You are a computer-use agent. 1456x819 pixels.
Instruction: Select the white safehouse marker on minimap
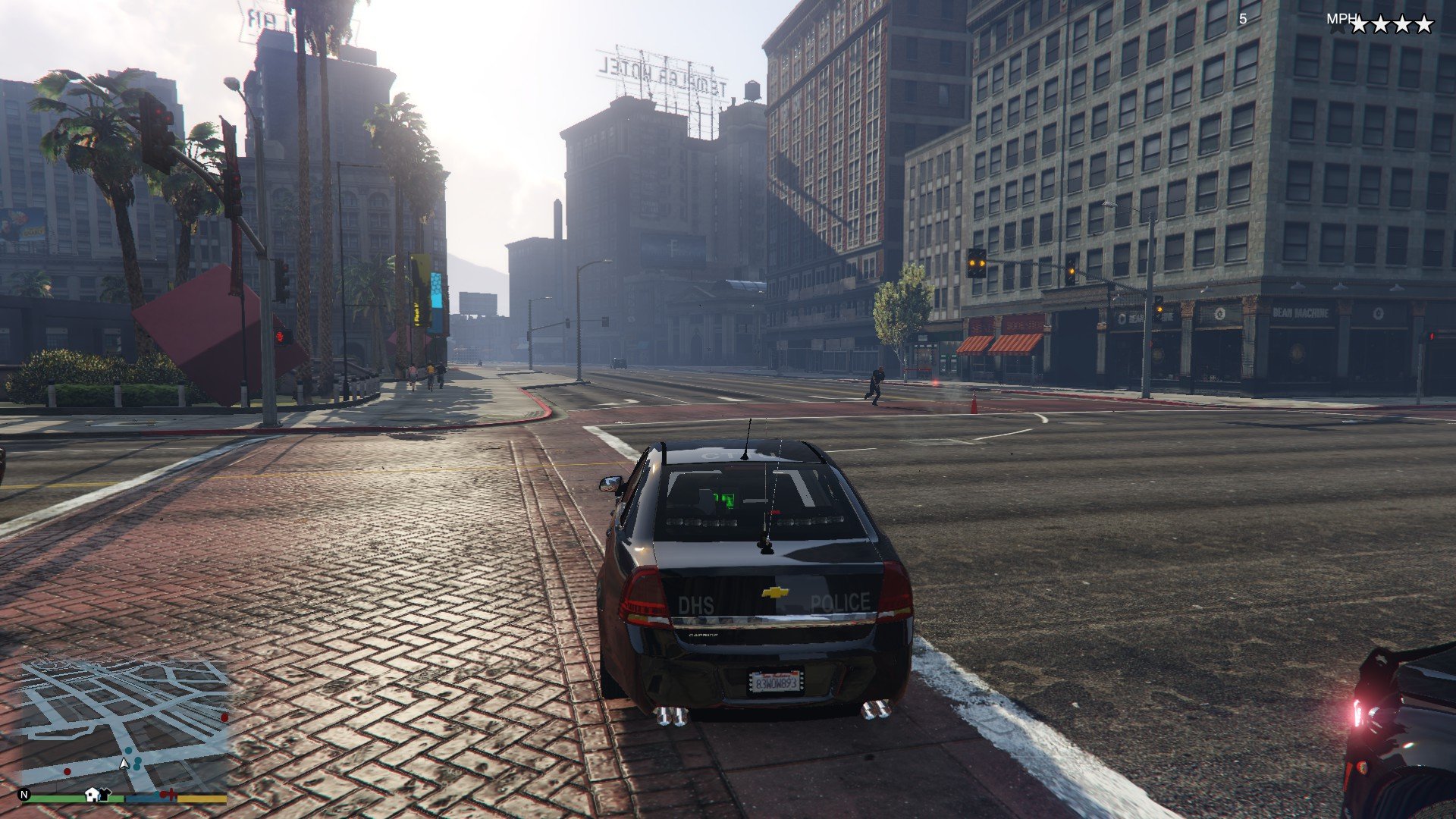pos(92,794)
